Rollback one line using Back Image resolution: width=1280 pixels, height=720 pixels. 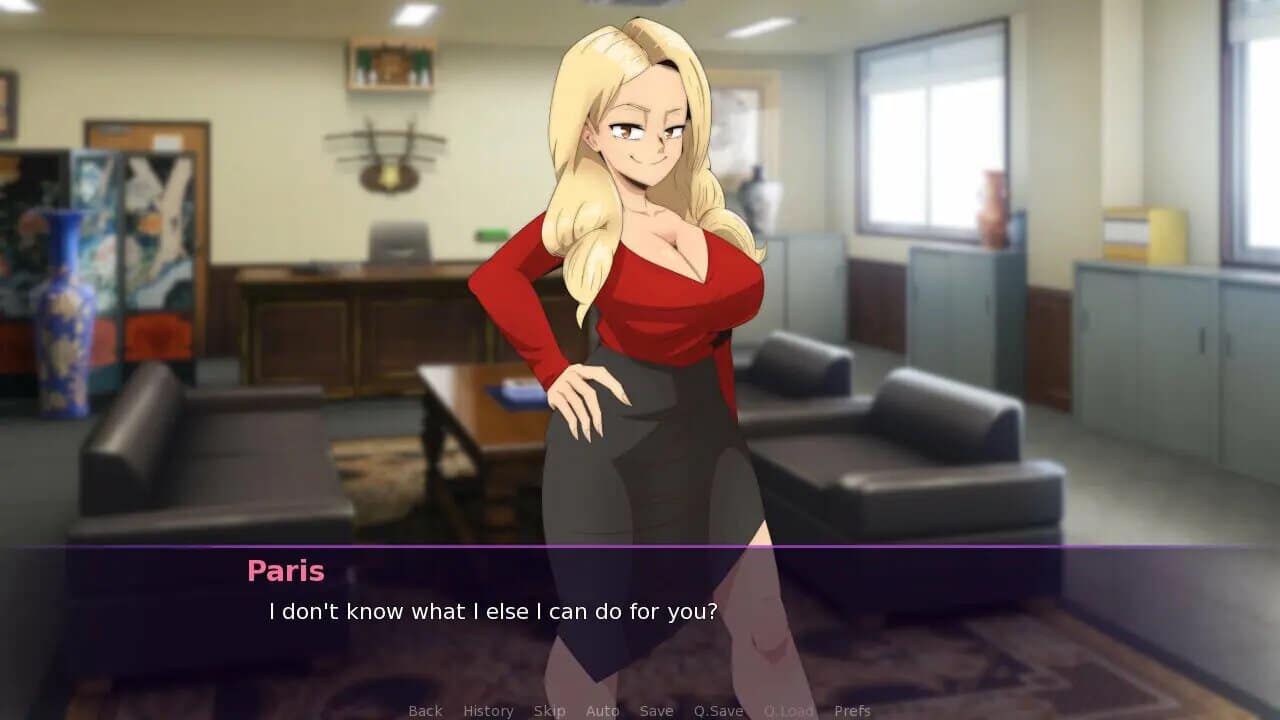pyautogui.click(x=424, y=710)
